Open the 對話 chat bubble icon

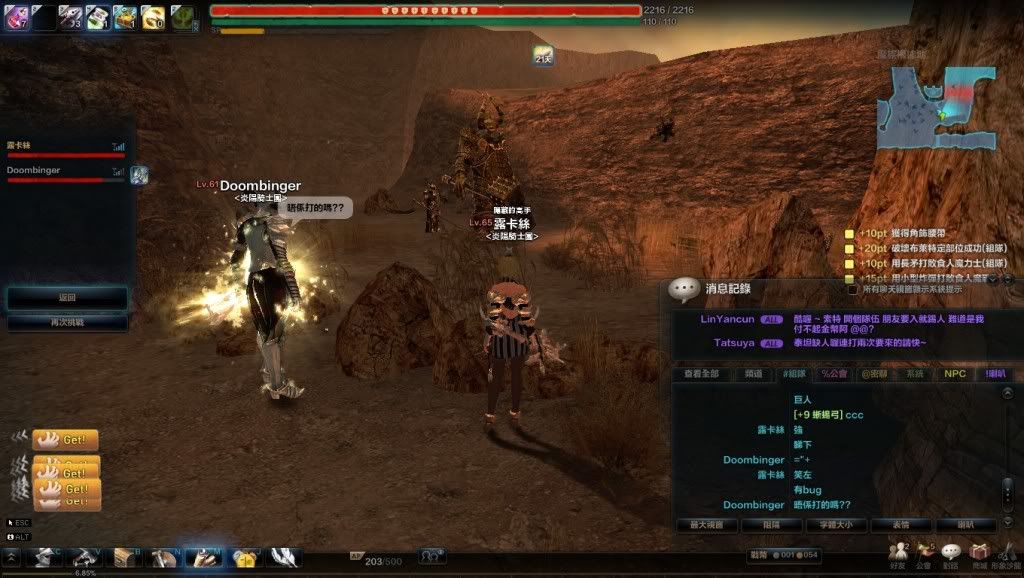(x=950, y=551)
